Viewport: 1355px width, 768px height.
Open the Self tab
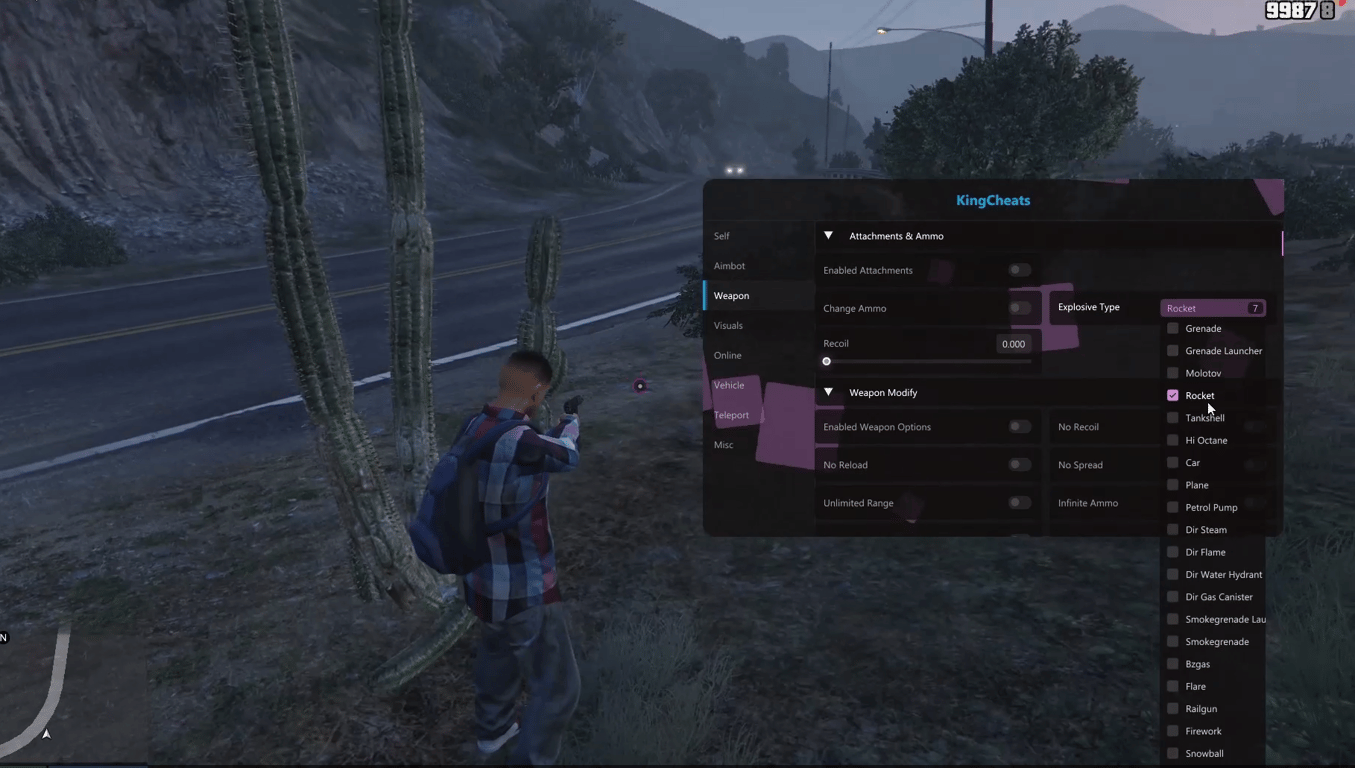(722, 236)
